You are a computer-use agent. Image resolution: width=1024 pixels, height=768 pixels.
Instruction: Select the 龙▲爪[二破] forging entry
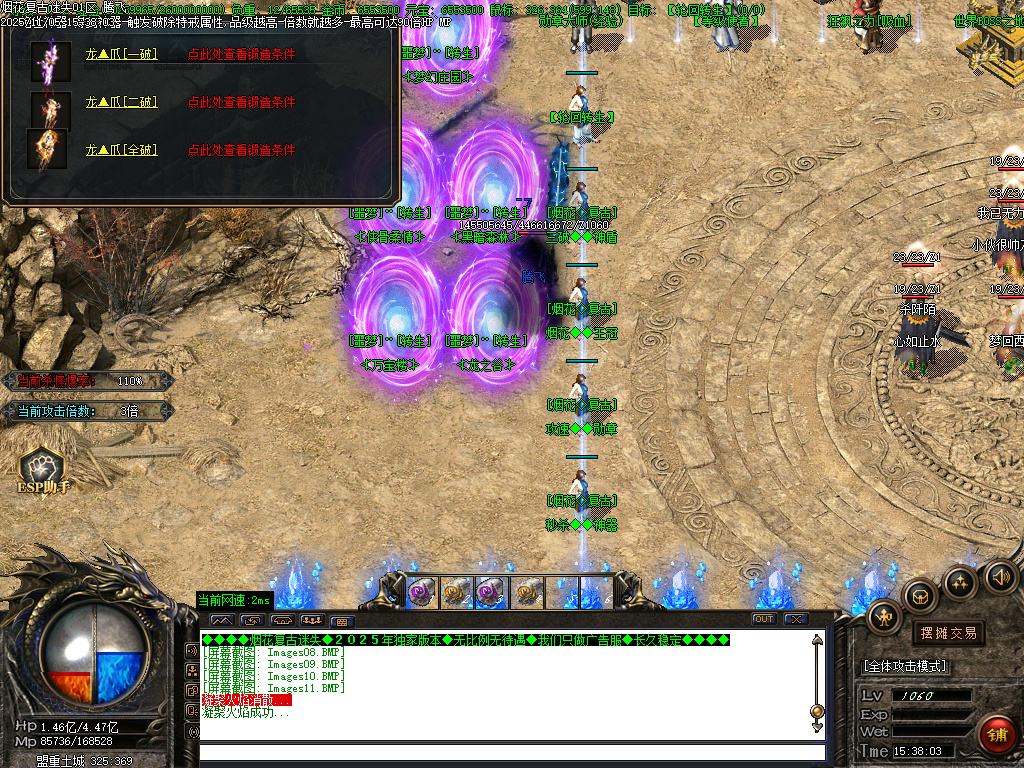pos(121,102)
